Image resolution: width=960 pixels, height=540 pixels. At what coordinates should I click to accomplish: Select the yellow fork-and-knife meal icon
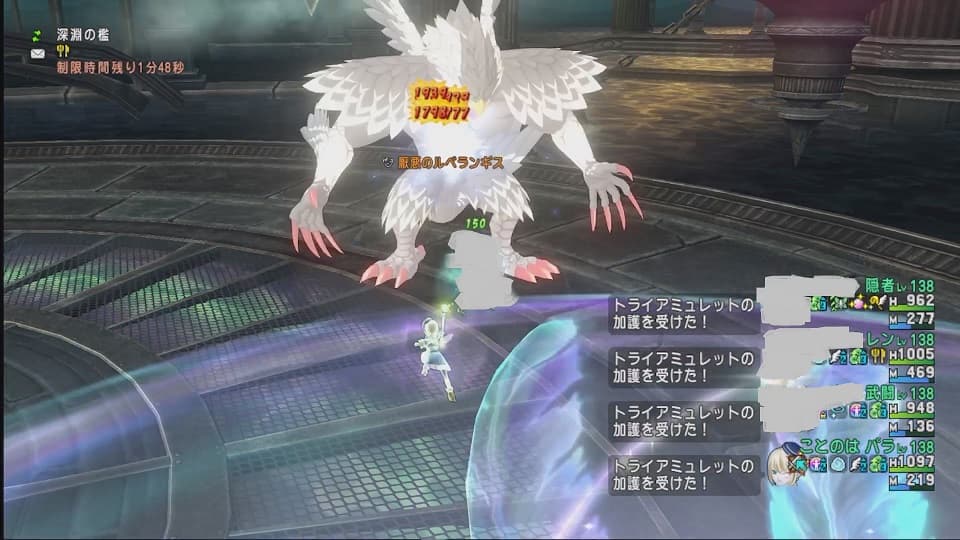pyautogui.click(x=62, y=51)
